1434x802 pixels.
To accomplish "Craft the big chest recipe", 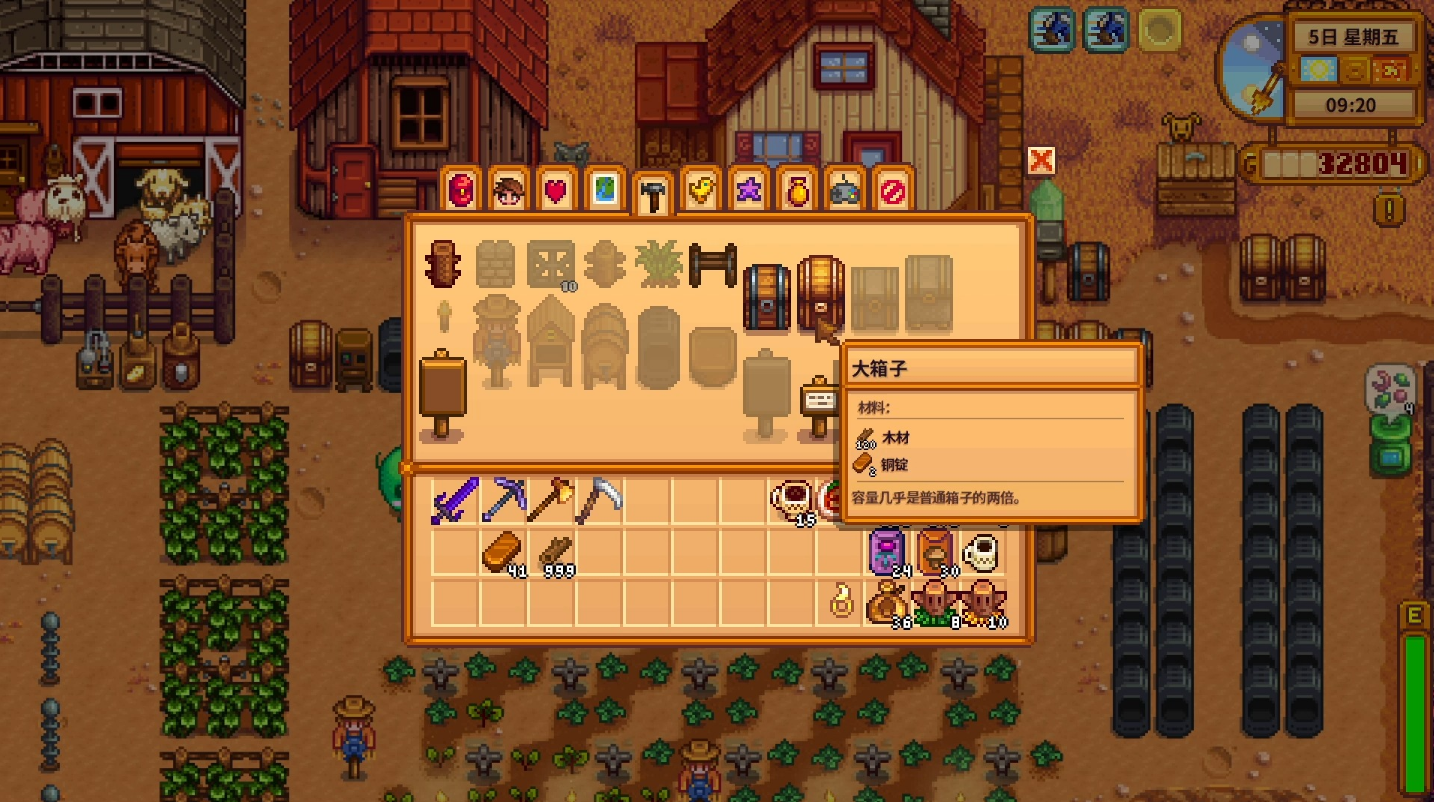I will tap(821, 293).
